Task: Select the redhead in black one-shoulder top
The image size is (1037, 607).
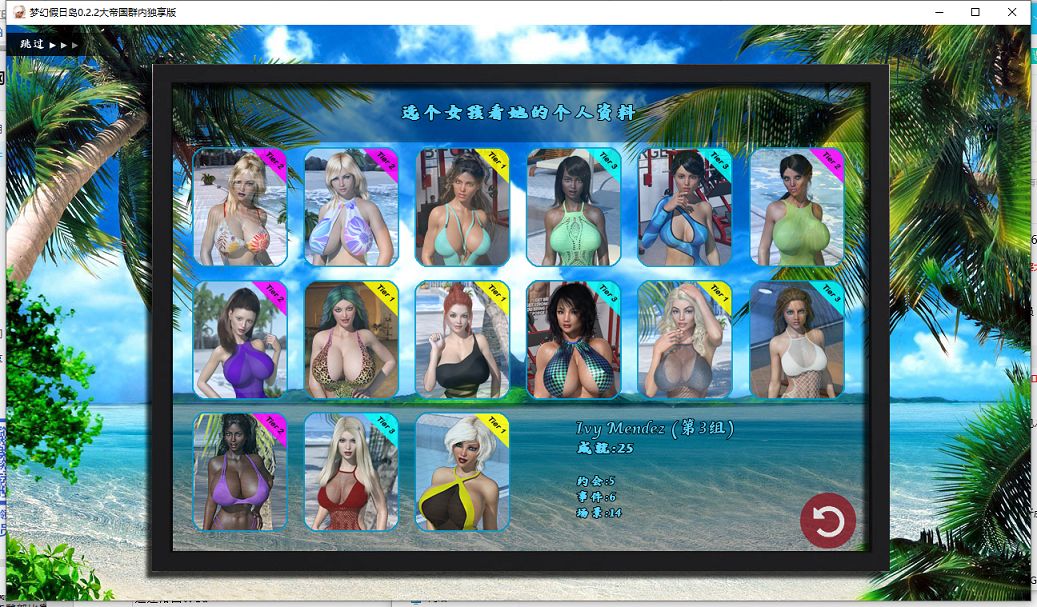Action: click(462, 340)
